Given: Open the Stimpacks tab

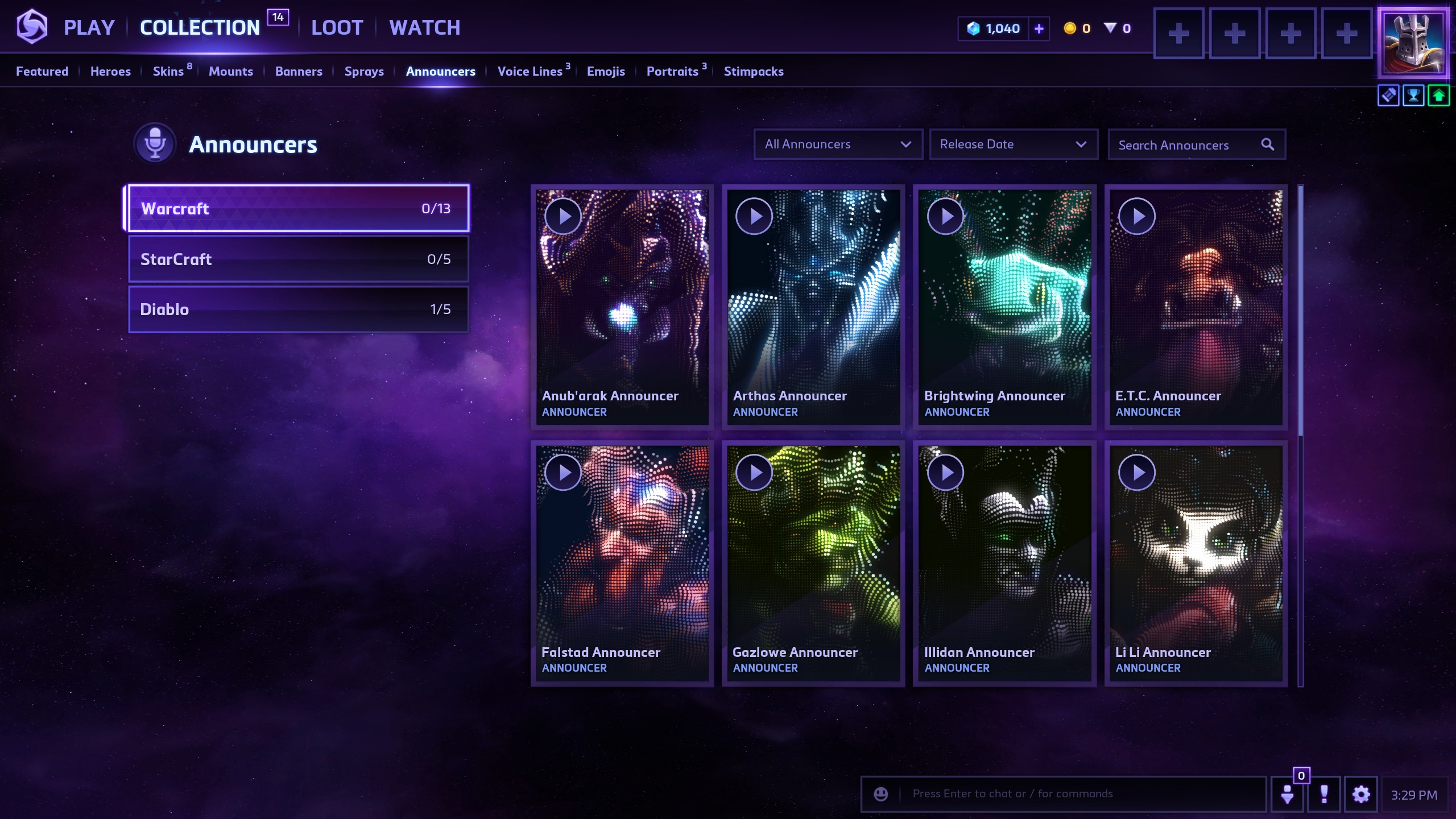Looking at the screenshot, I should click(x=753, y=71).
